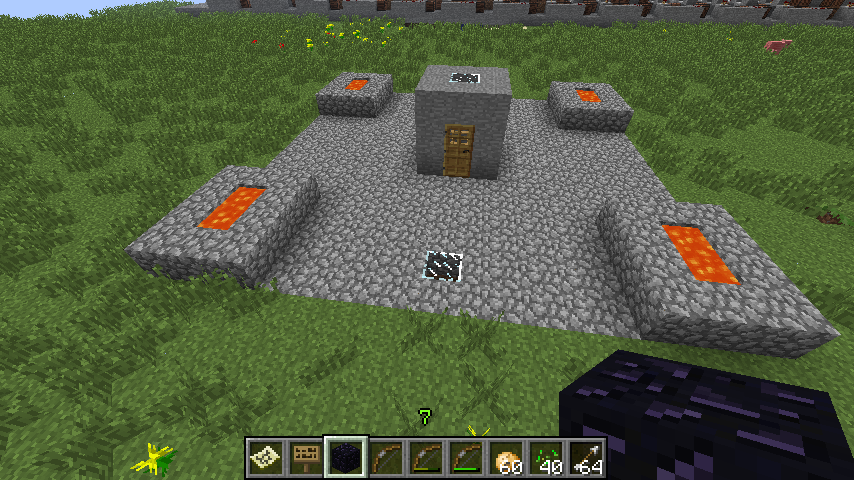Select the wooden sign hotbar slot

pos(306,458)
